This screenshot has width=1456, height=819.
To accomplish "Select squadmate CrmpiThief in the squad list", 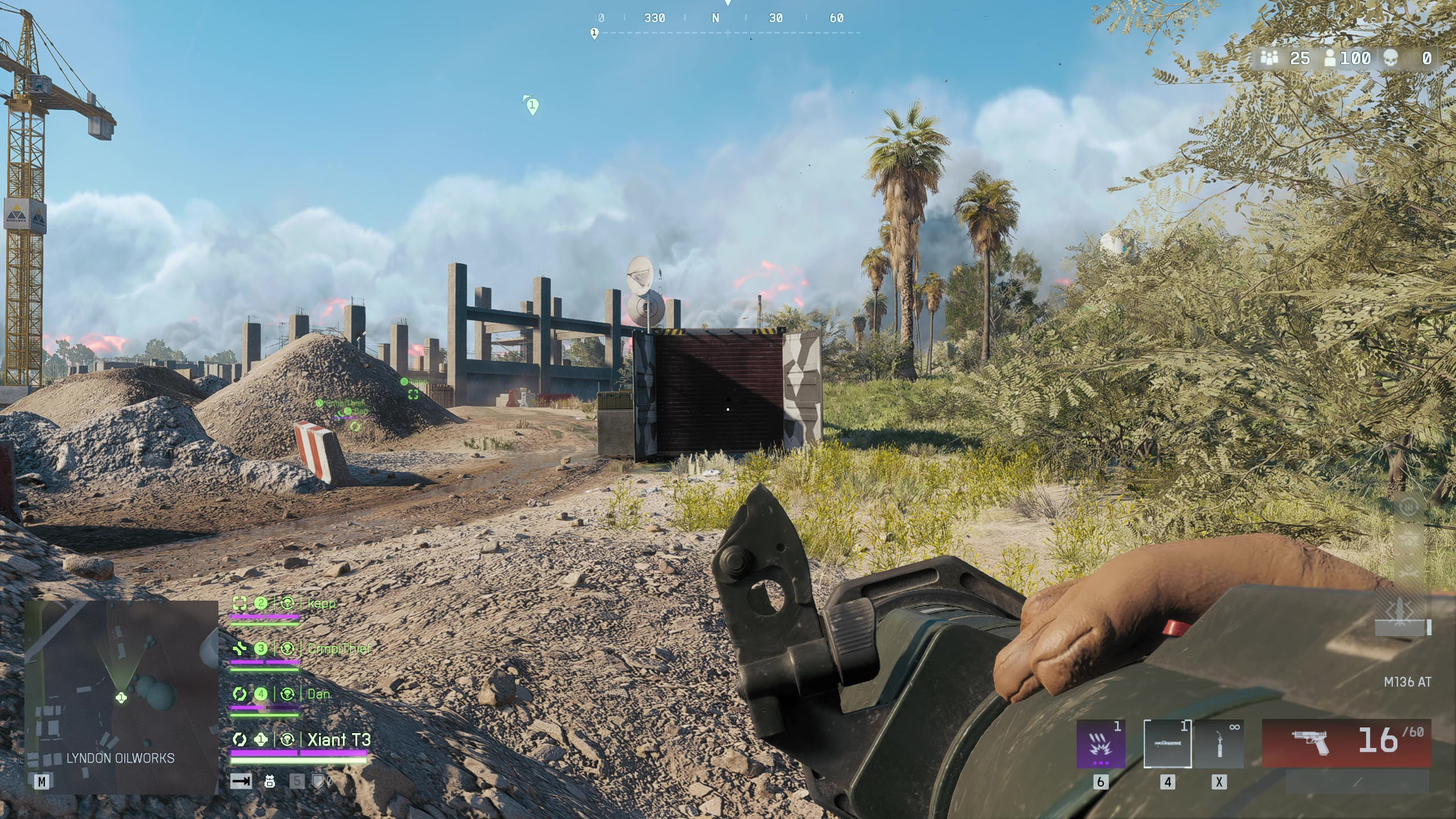I will pos(338,648).
